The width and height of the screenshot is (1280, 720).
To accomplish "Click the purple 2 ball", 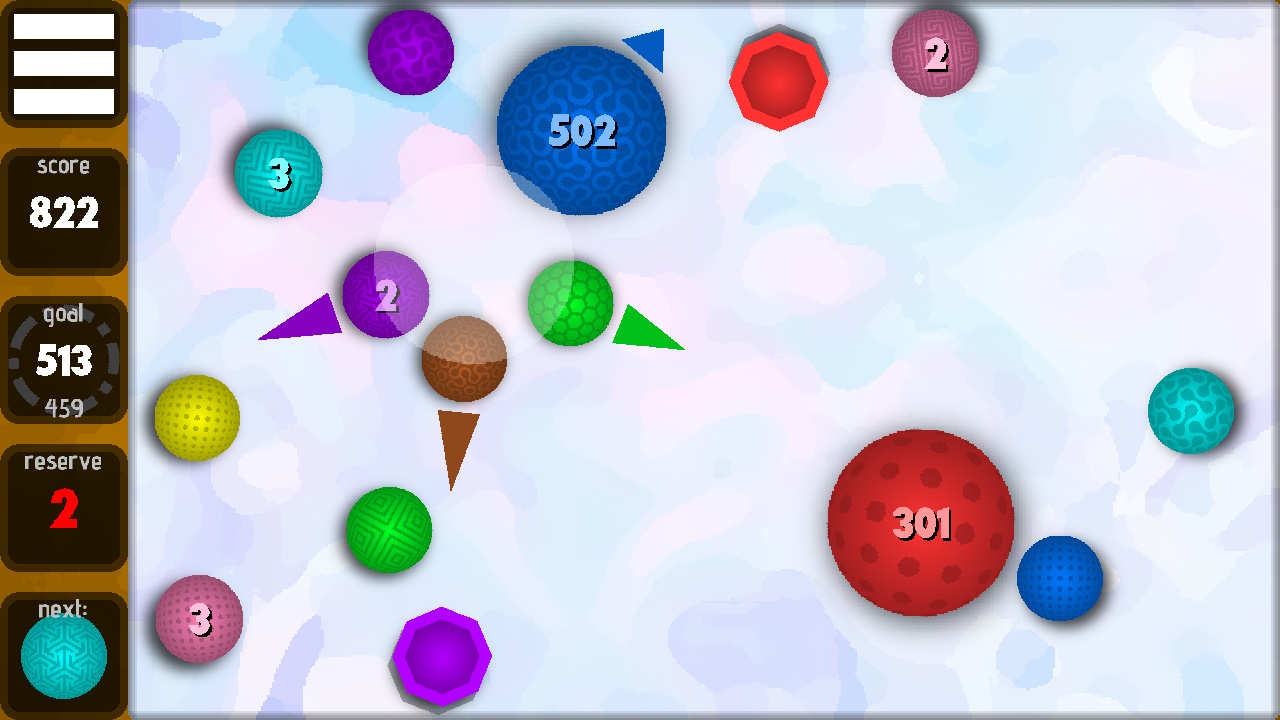I will point(386,295).
